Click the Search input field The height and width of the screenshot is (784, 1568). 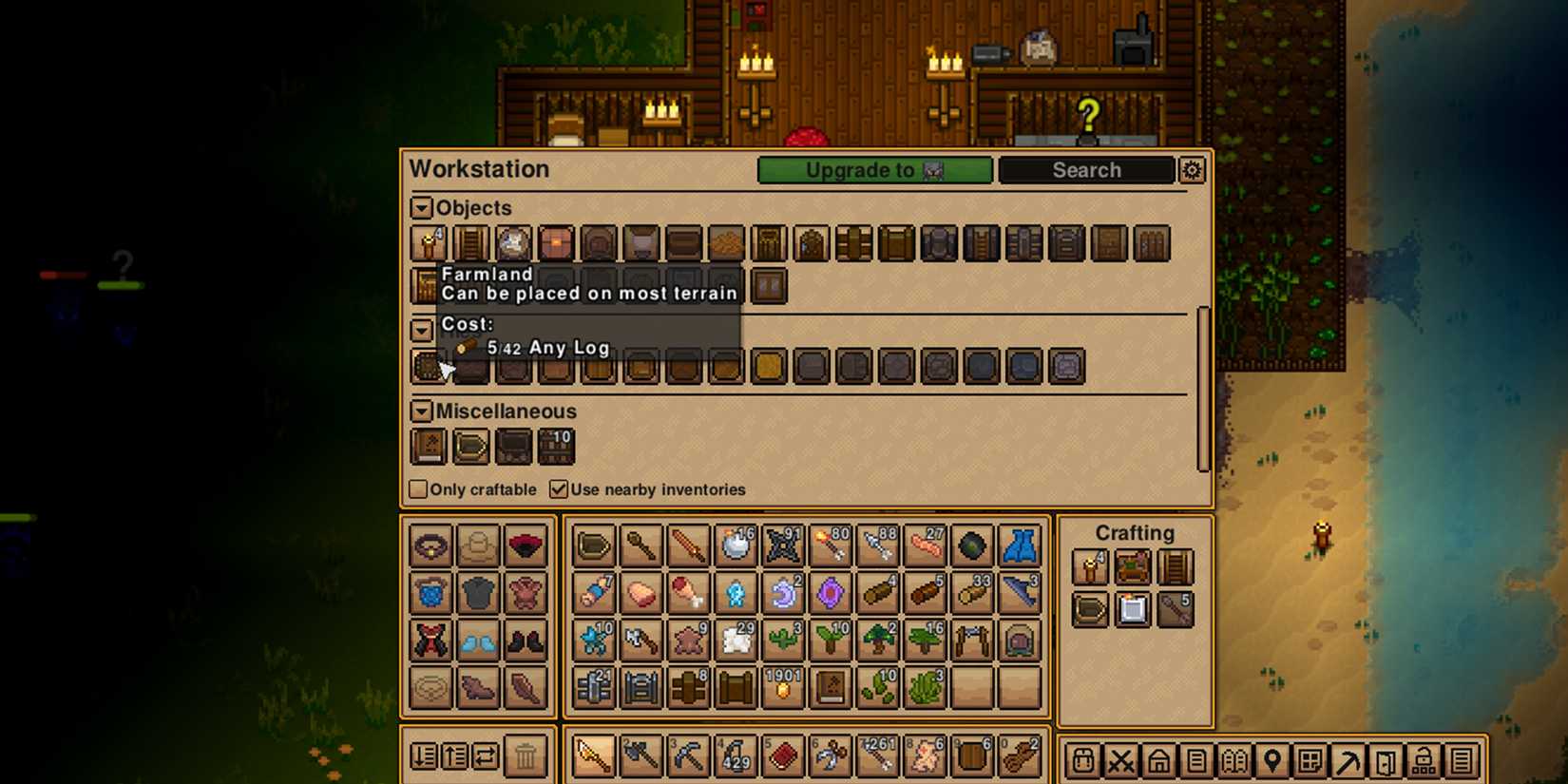pos(1086,170)
